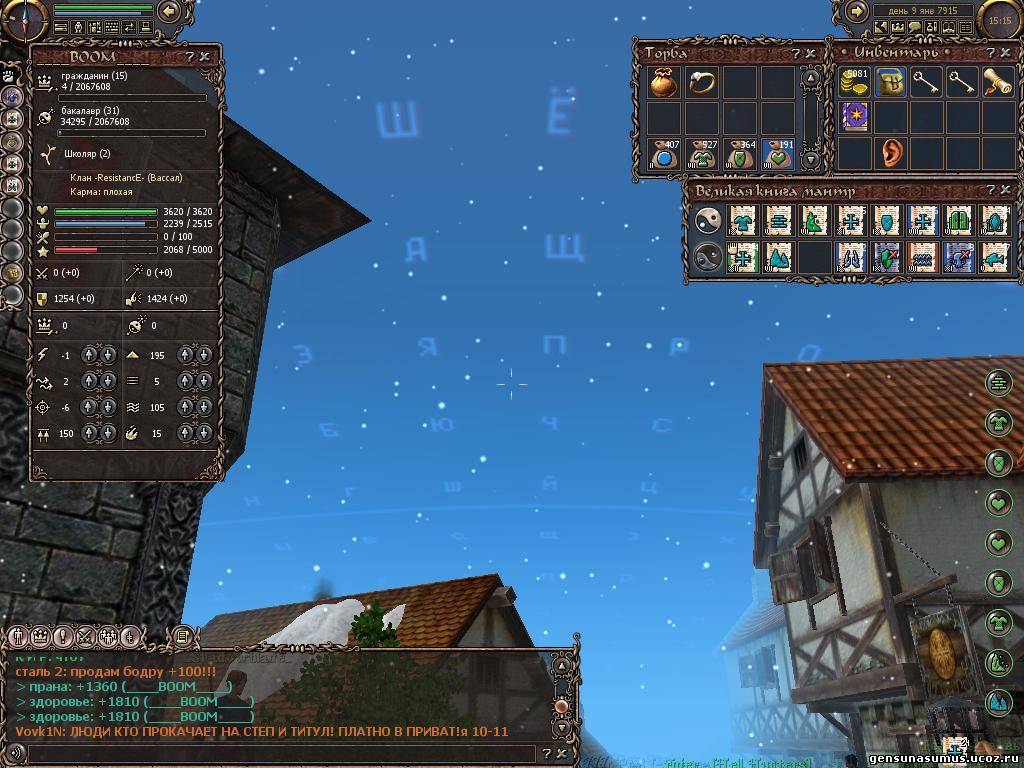Choose the dark yin-yang mantra category
Image resolution: width=1024 pixels, height=768 pixels.
(x=707, y=257)
